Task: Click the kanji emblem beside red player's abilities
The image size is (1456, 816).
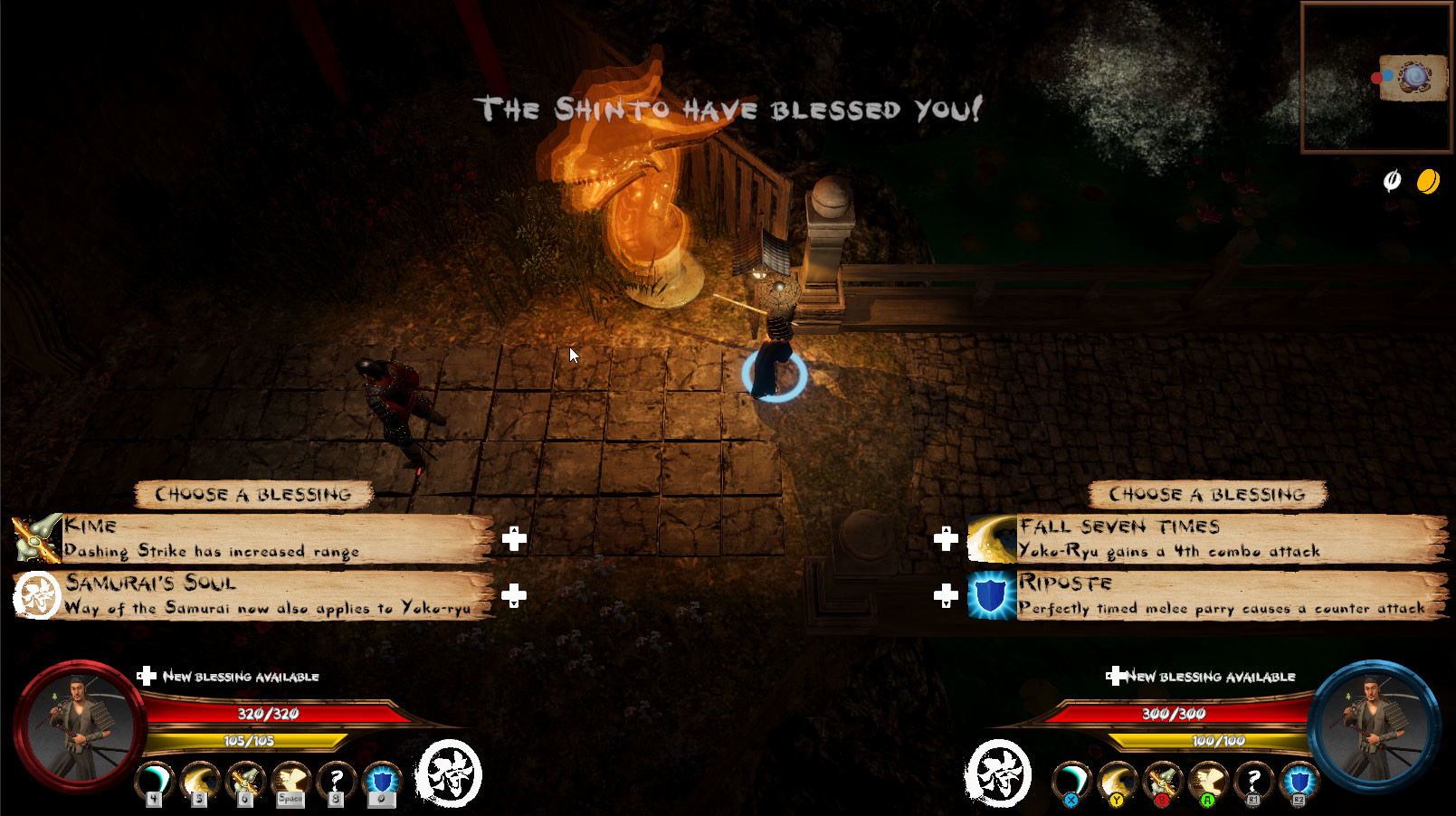Action: coord(448,773)
